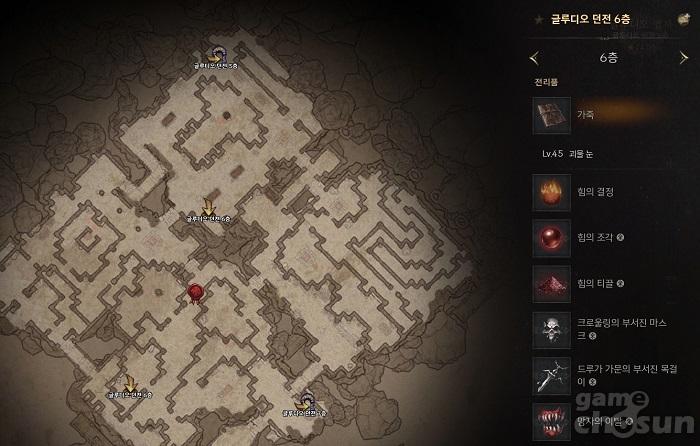Toggle the favorite star beside 글루디오 던전 6층

pyautogui.click(x=538, y=18)
